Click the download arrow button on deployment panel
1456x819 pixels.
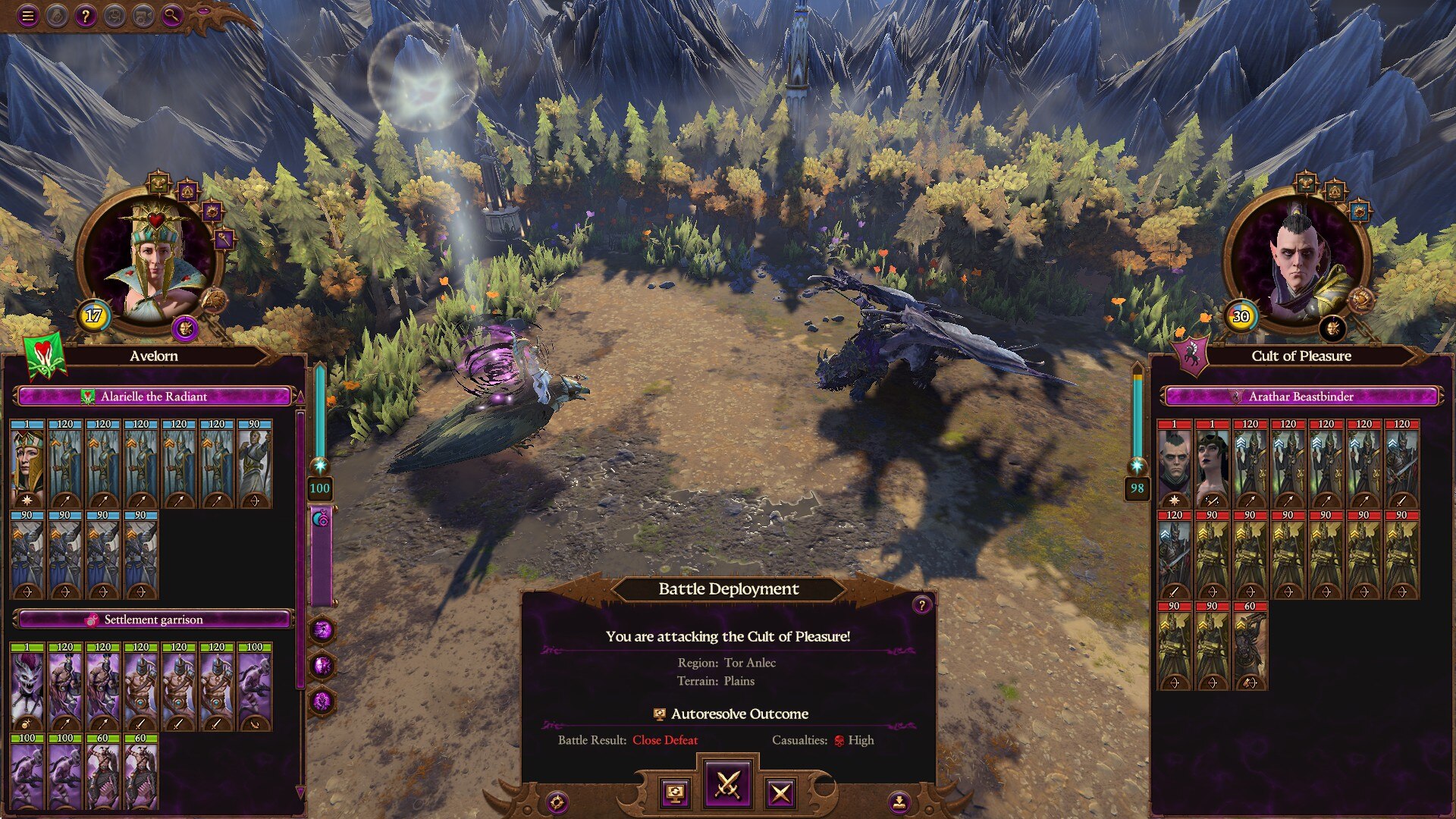[899, 801]
